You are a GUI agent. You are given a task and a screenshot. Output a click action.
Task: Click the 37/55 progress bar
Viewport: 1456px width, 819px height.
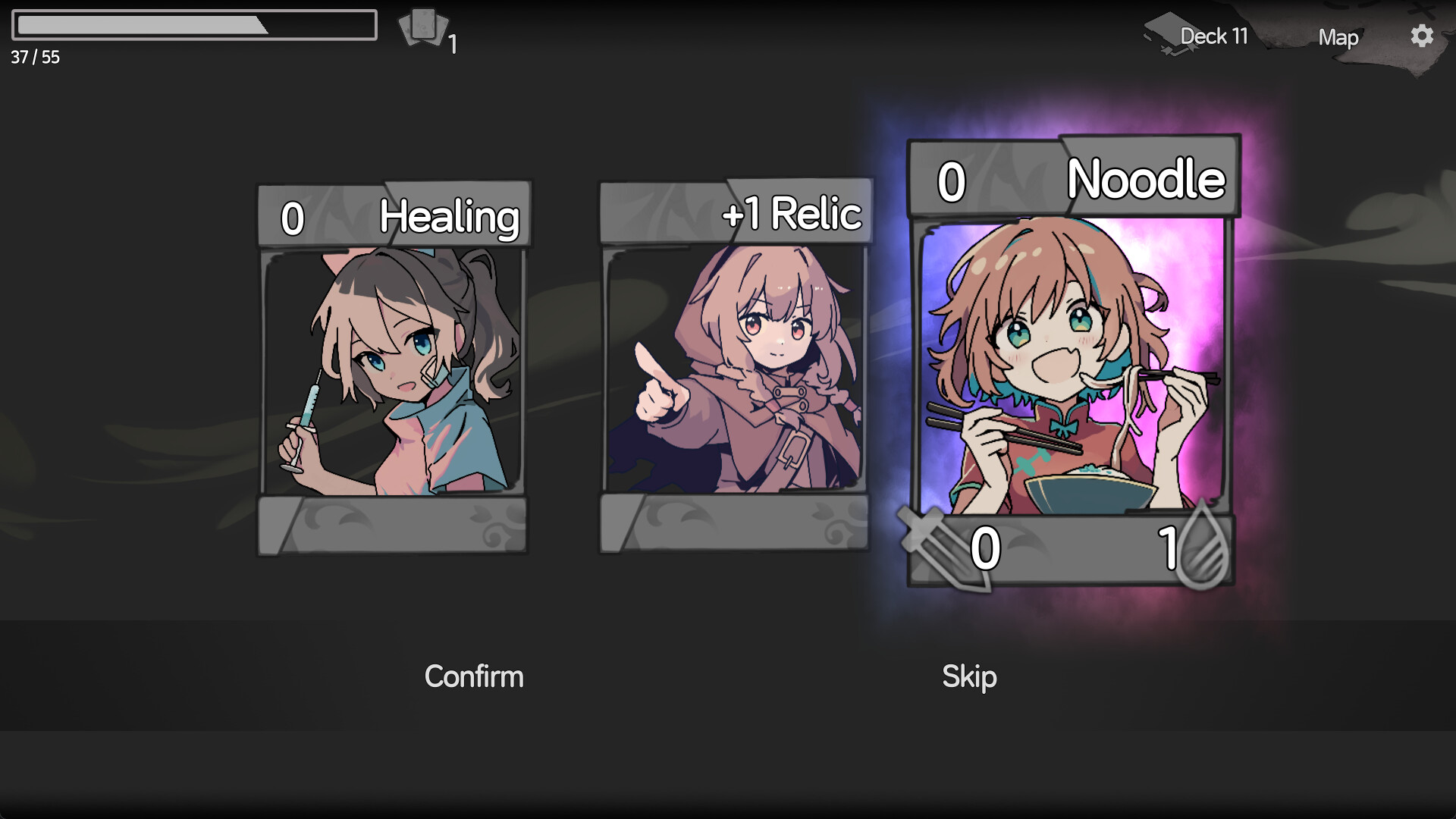[x=193, y=27]
